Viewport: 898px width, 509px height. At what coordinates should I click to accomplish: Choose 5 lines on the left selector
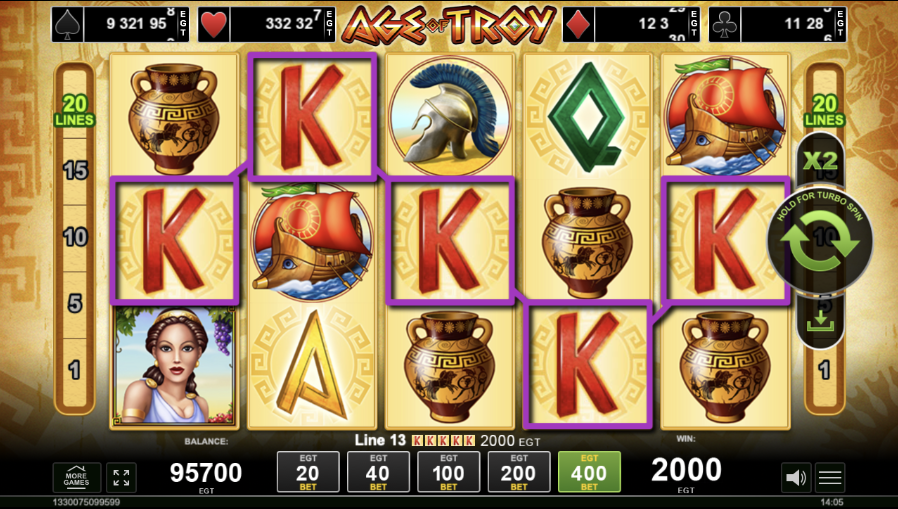(76, 304)
